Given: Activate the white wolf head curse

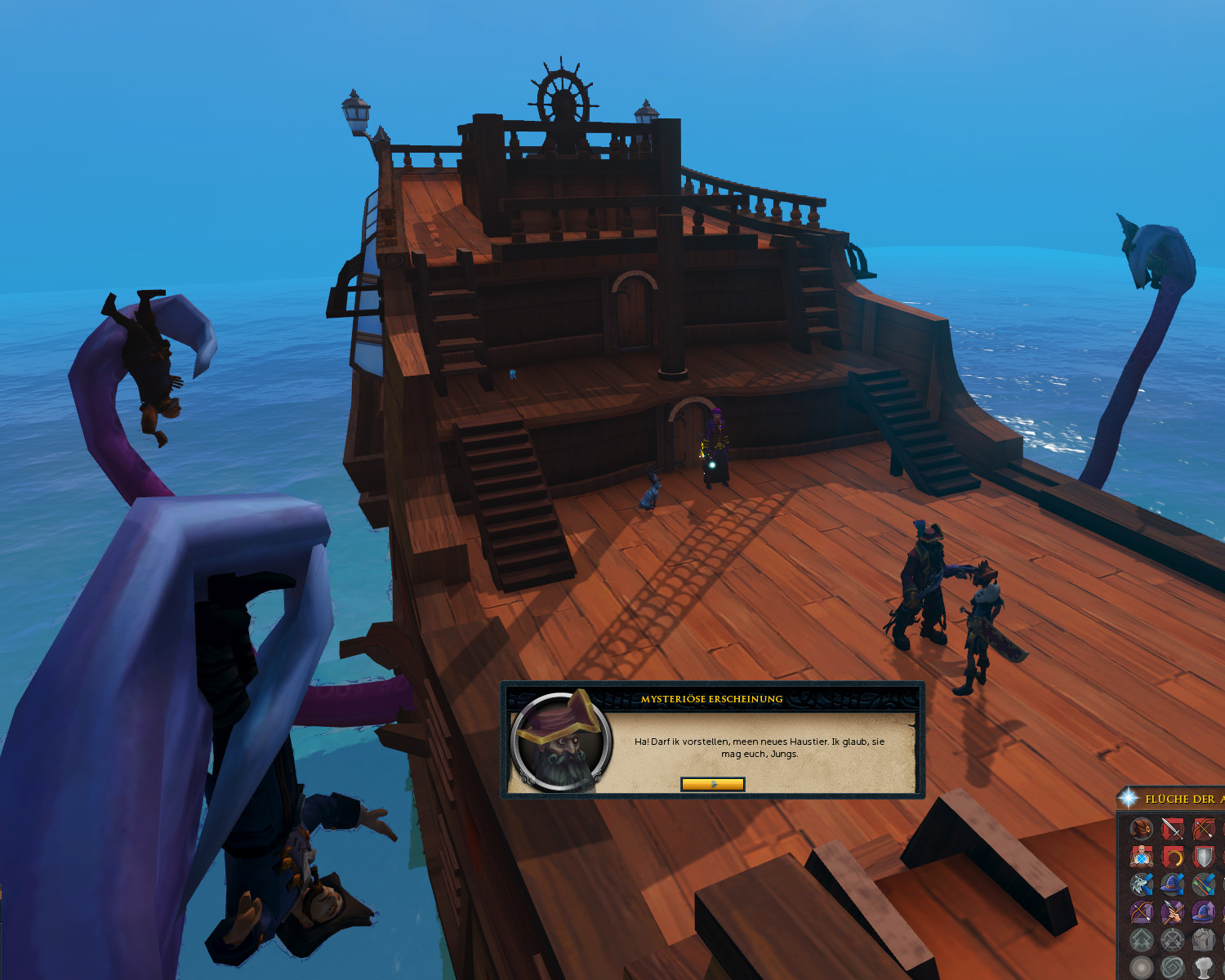Looking at the screenshot, I should tap(1142, 885).
